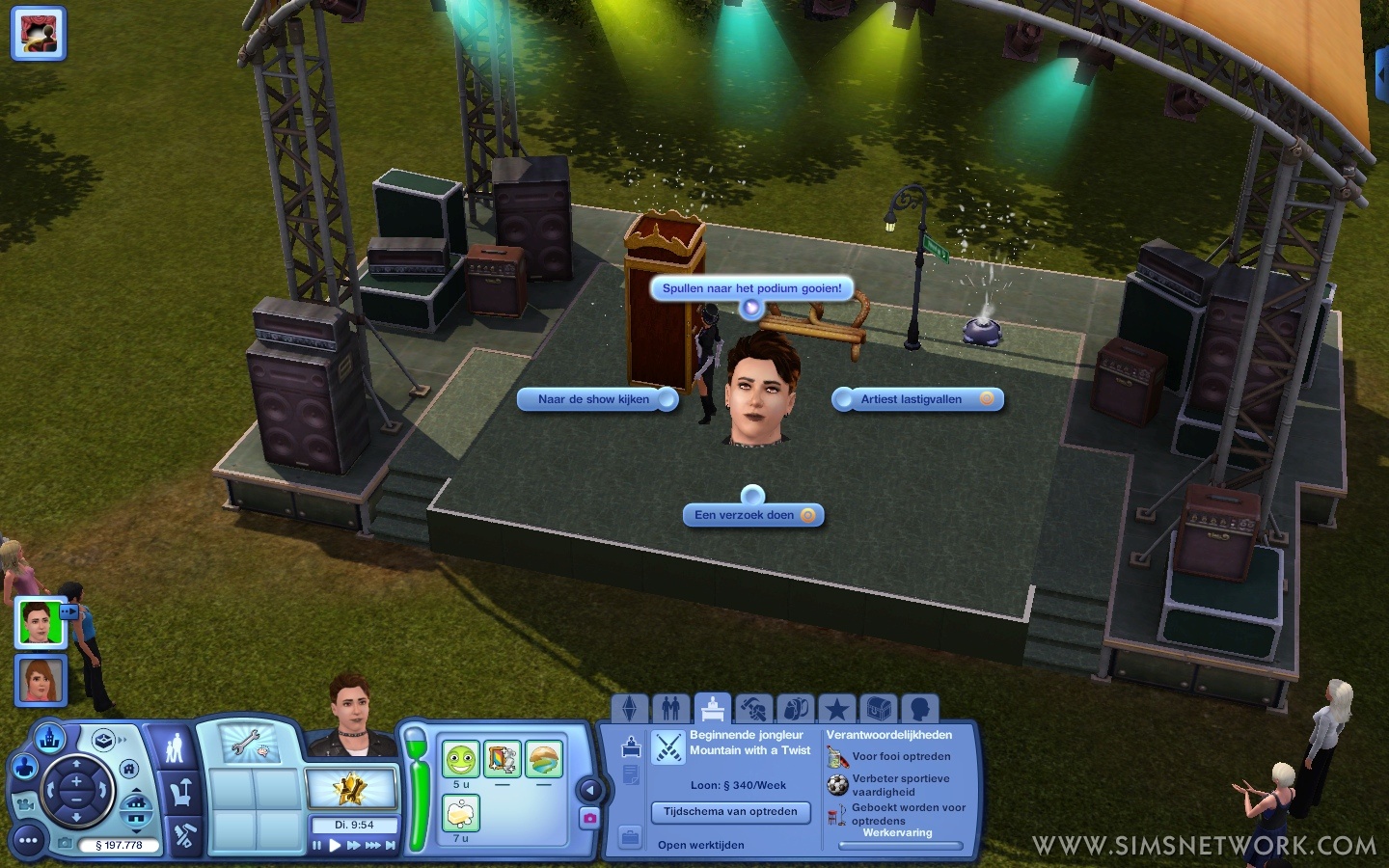Screen dimensions: 1389x868
Task: Open 'Tijdschema van optreden' schedule
Action: pos(730,812)
